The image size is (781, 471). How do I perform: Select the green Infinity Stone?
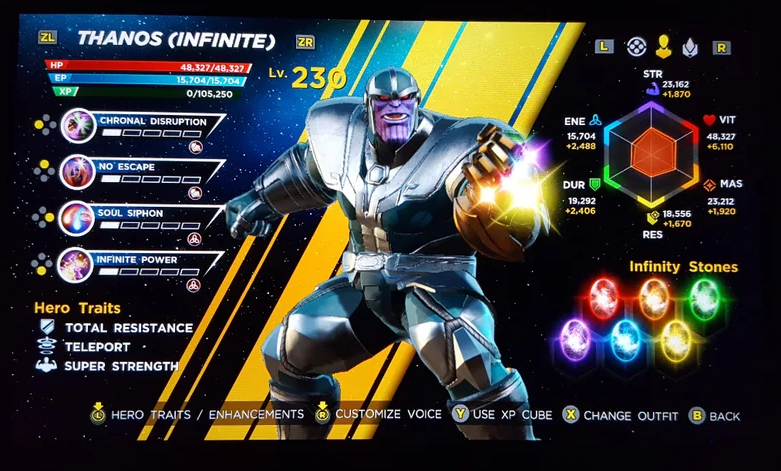(x=705, y=296)
